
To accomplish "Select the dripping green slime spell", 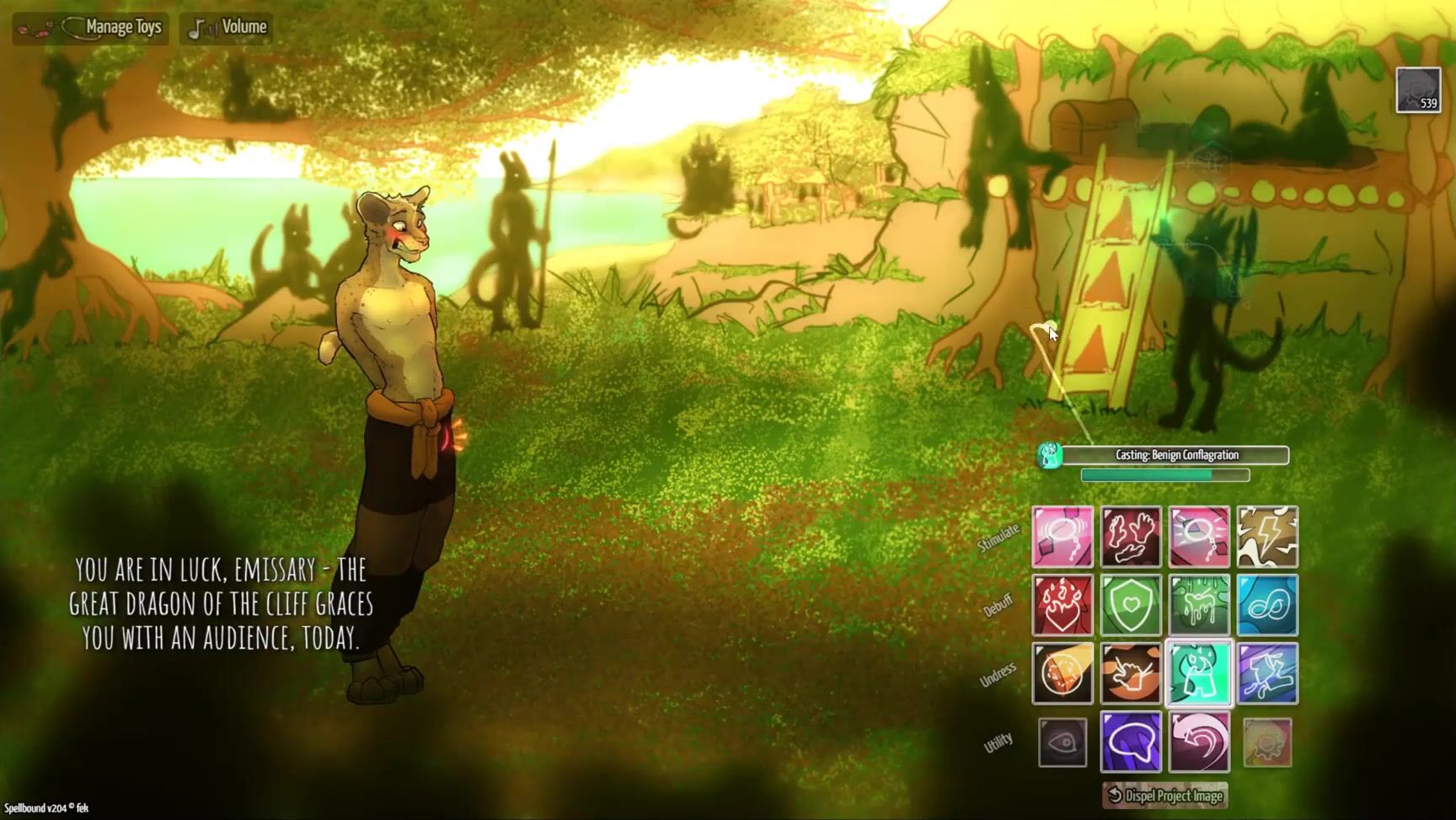I will 1199,605.
